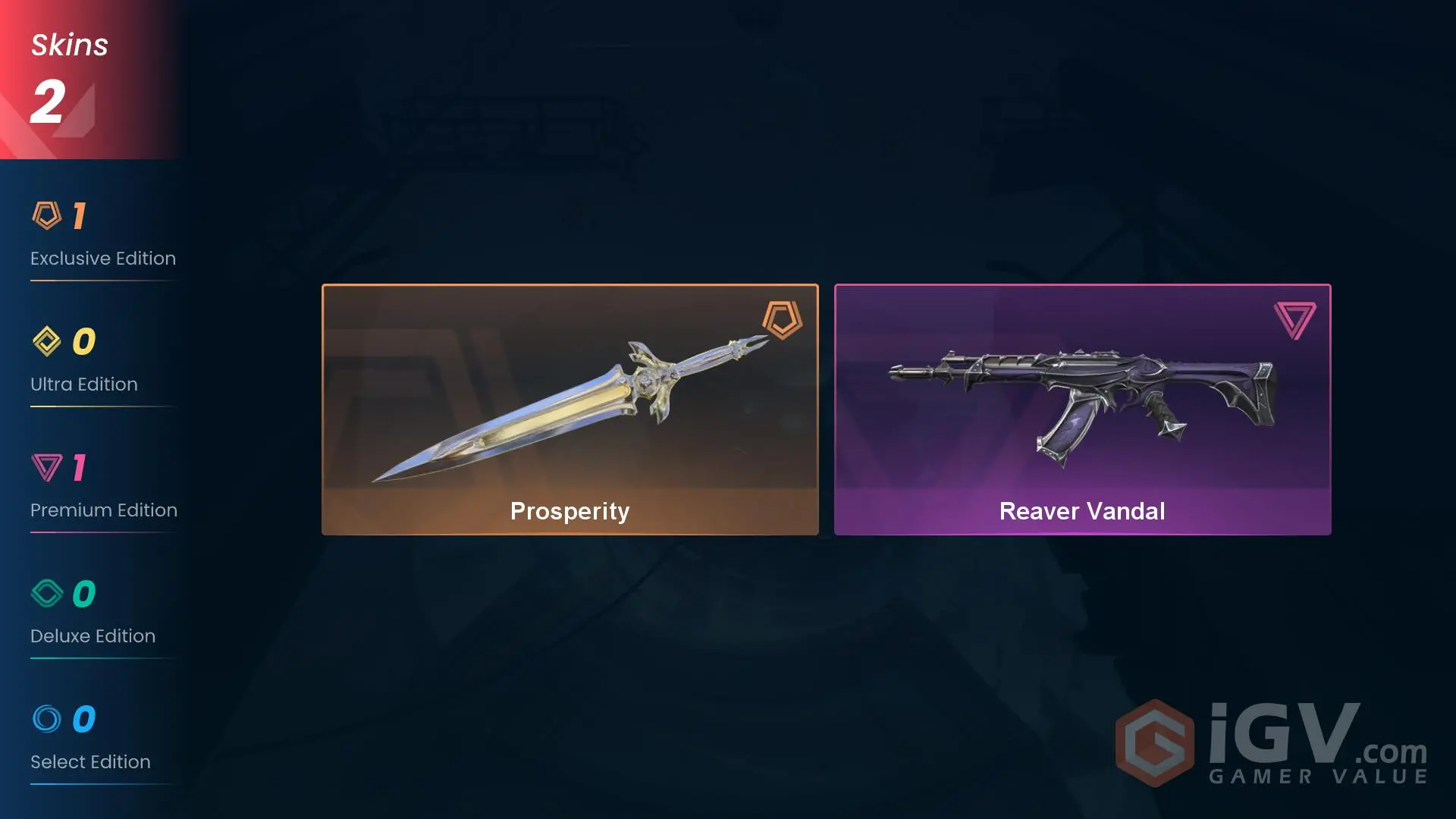The image size is (1456, 819).
Task: Click the Reaver Vandal rifle image
Action: [1082, 394]
